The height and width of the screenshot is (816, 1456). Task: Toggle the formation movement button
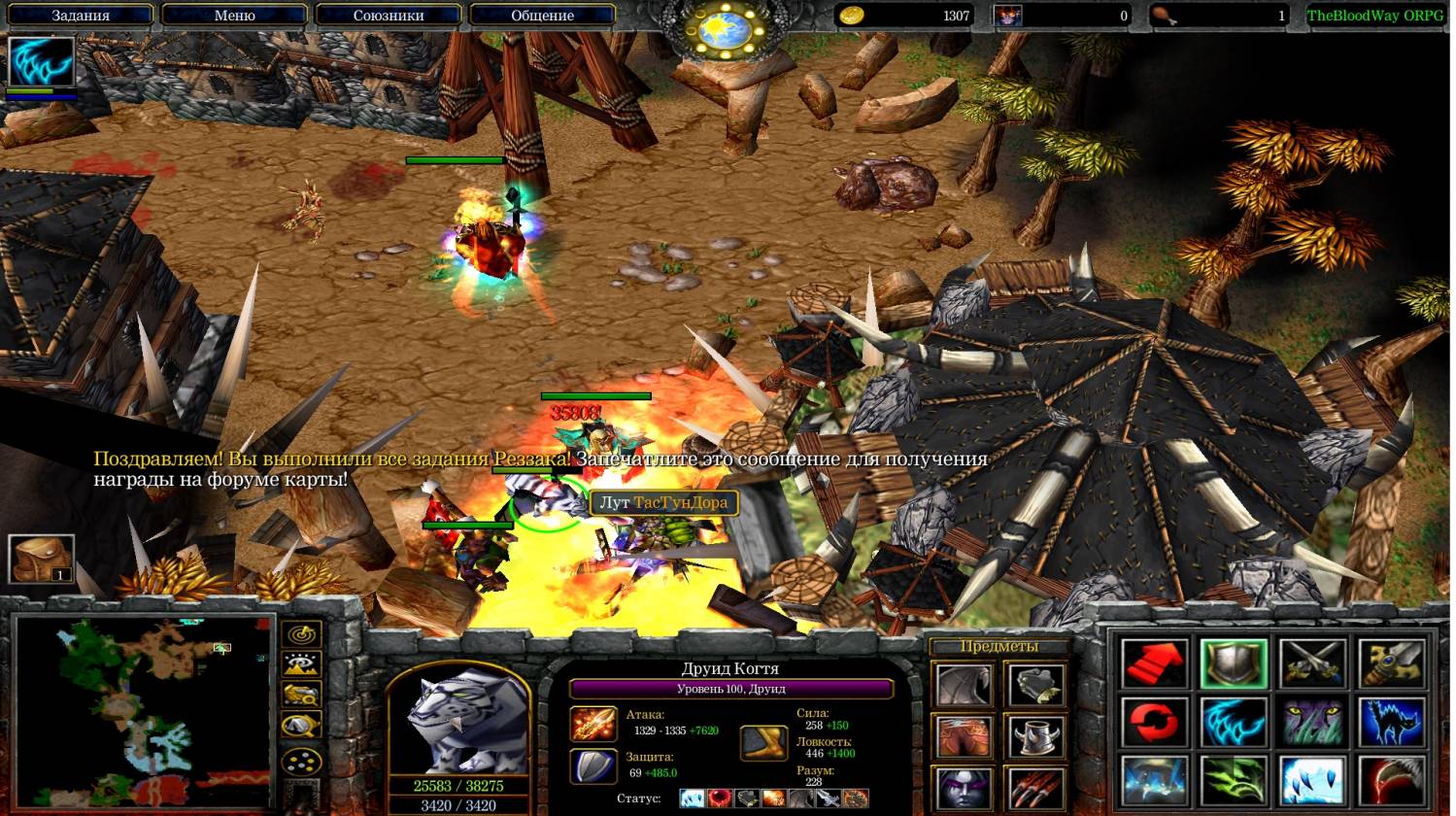(302, 761)
